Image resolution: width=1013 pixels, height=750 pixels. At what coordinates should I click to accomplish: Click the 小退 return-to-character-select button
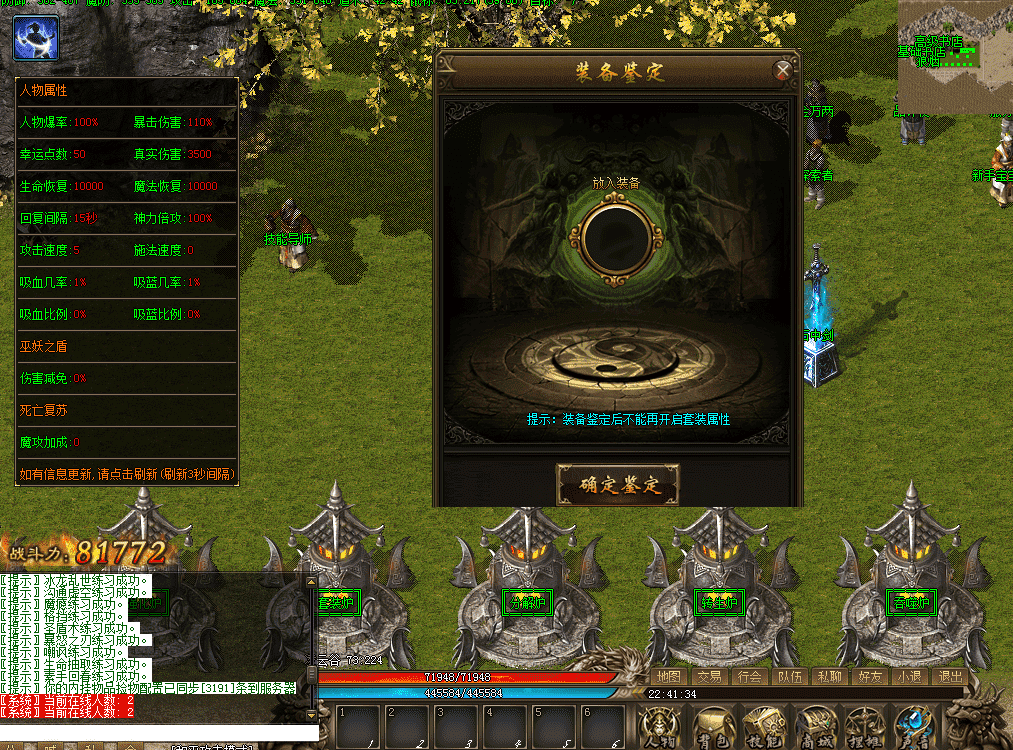coord(909,676)
